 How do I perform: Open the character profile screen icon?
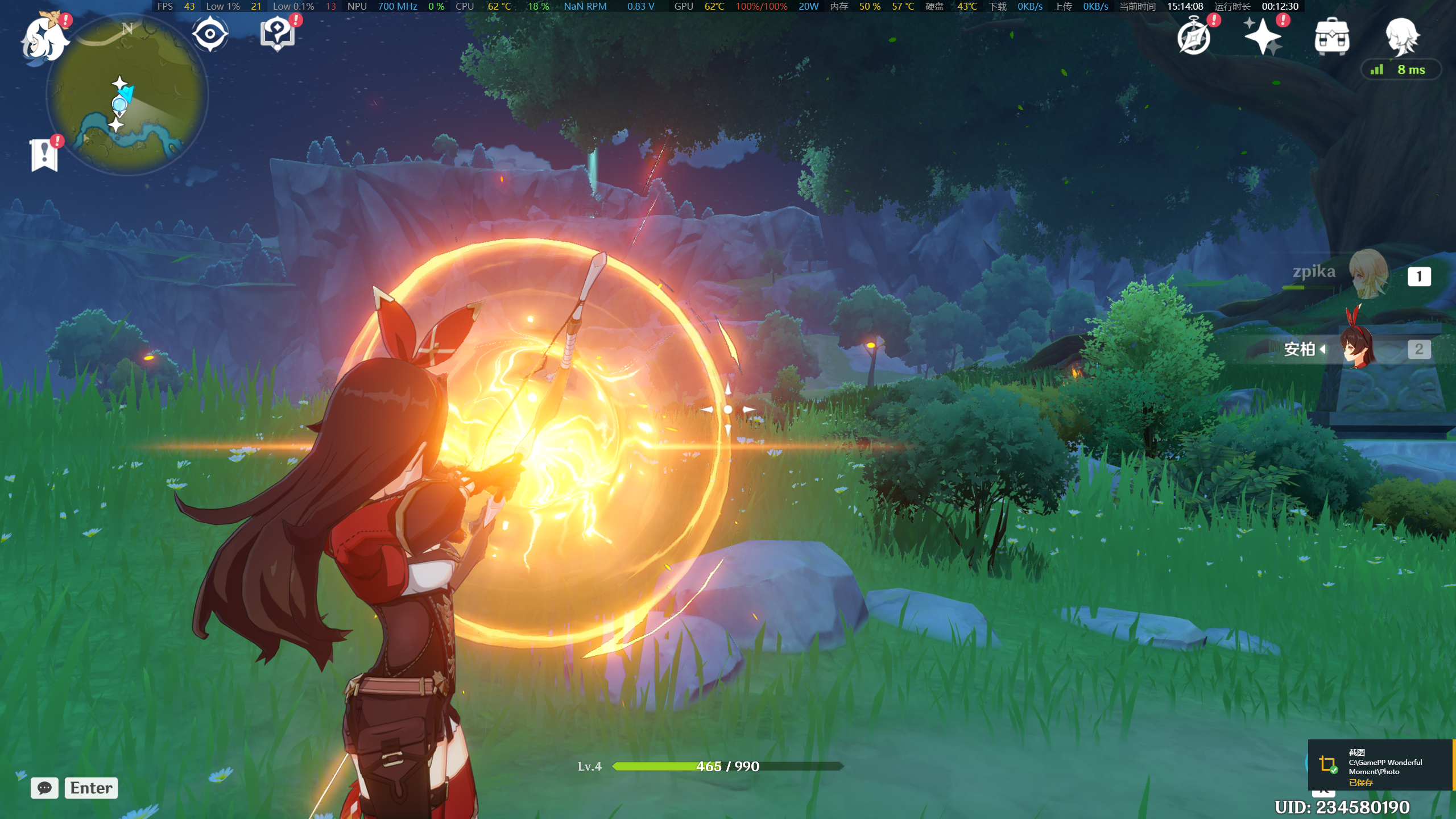(x=1401, y=36)
